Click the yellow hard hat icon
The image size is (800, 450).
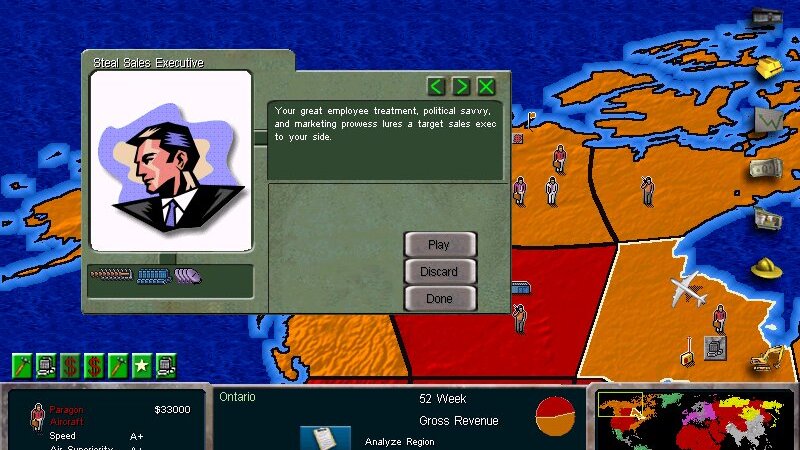click(766, 268)
